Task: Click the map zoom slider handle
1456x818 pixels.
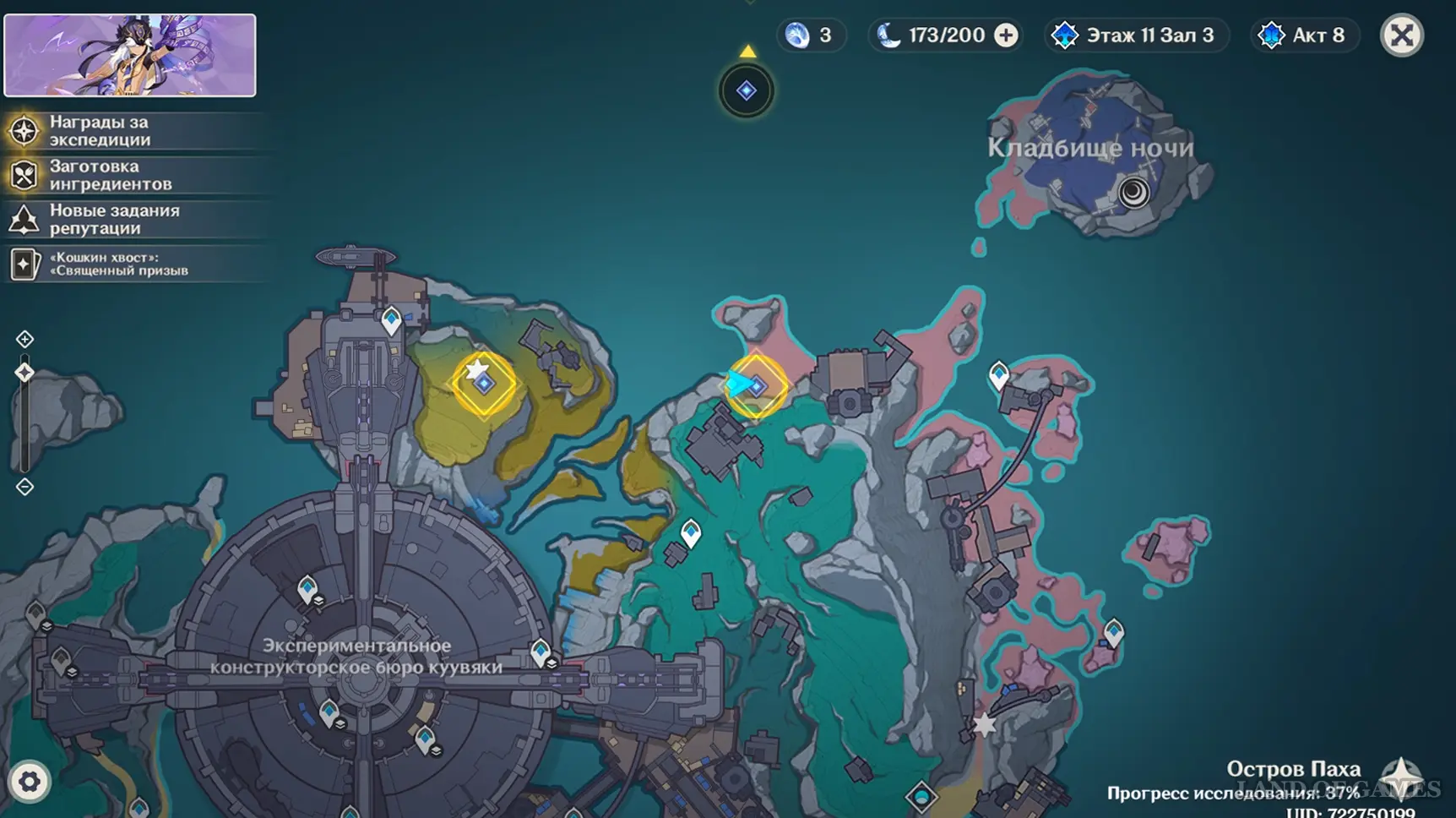Action: (24, 373)
